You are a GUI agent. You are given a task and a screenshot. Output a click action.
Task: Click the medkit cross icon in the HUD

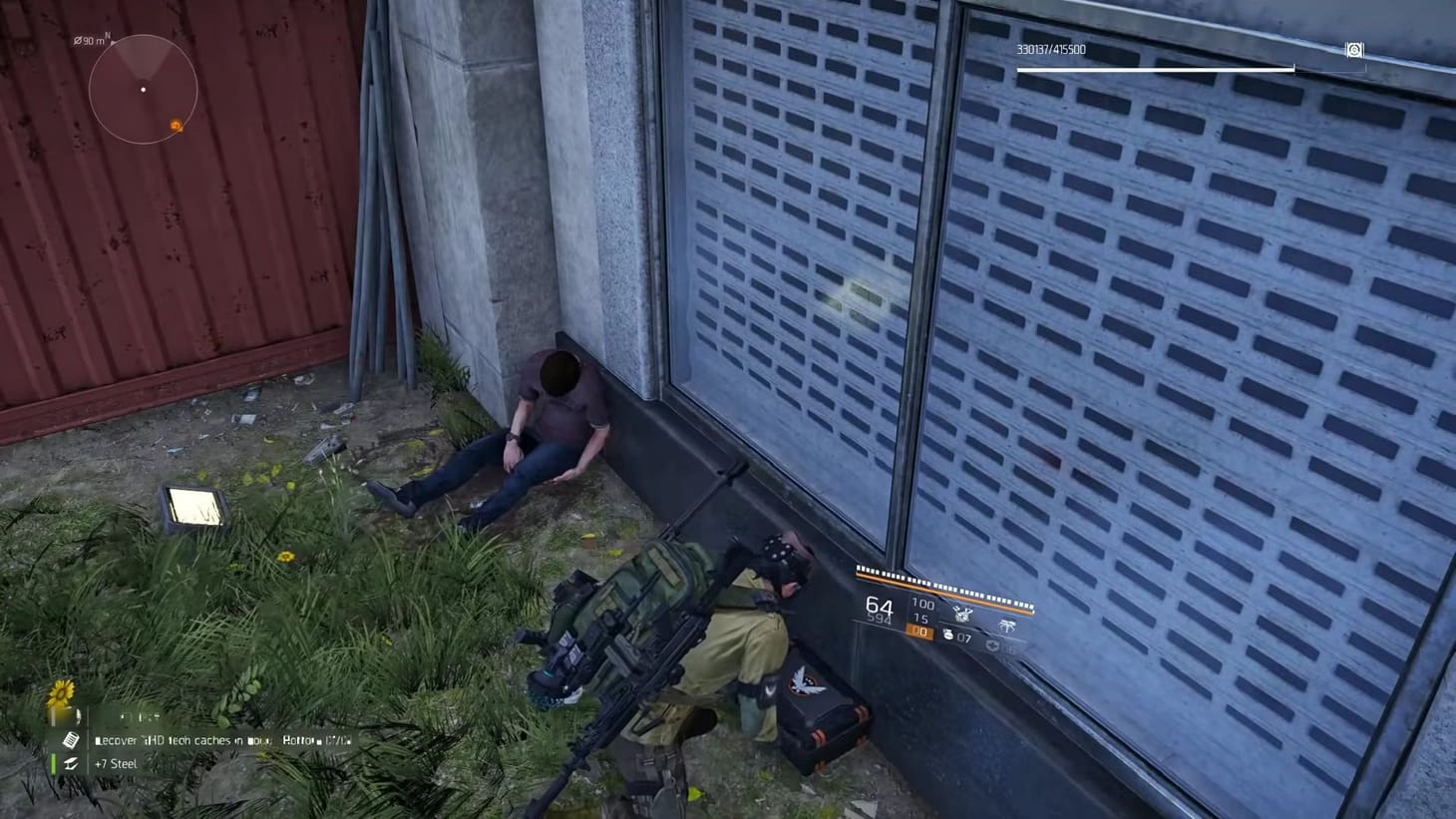992,644
